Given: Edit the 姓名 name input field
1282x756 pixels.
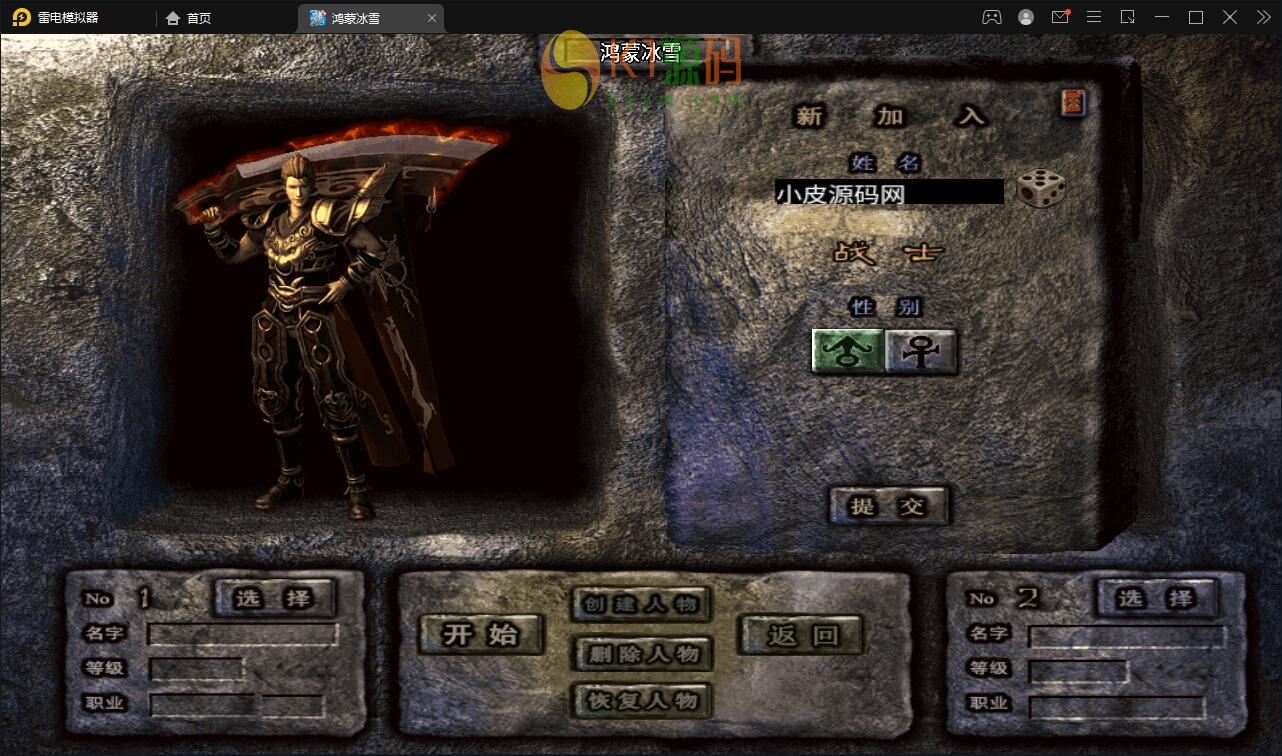Looking at the screenshot, I should (888, 192).
